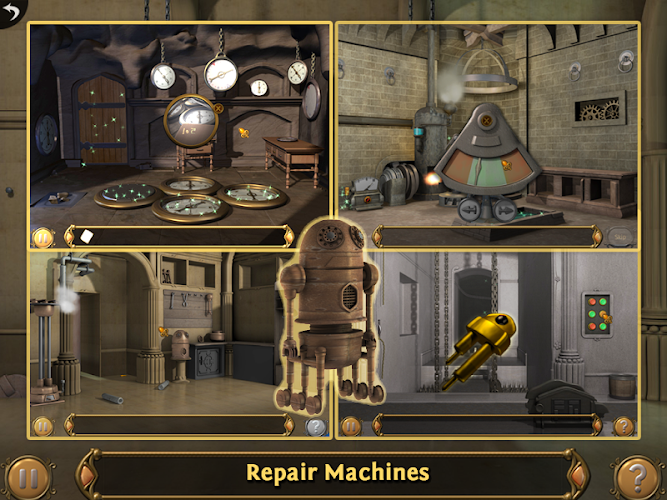
Task: Select the compass room scene panel
Action: (x=180, y=125)
